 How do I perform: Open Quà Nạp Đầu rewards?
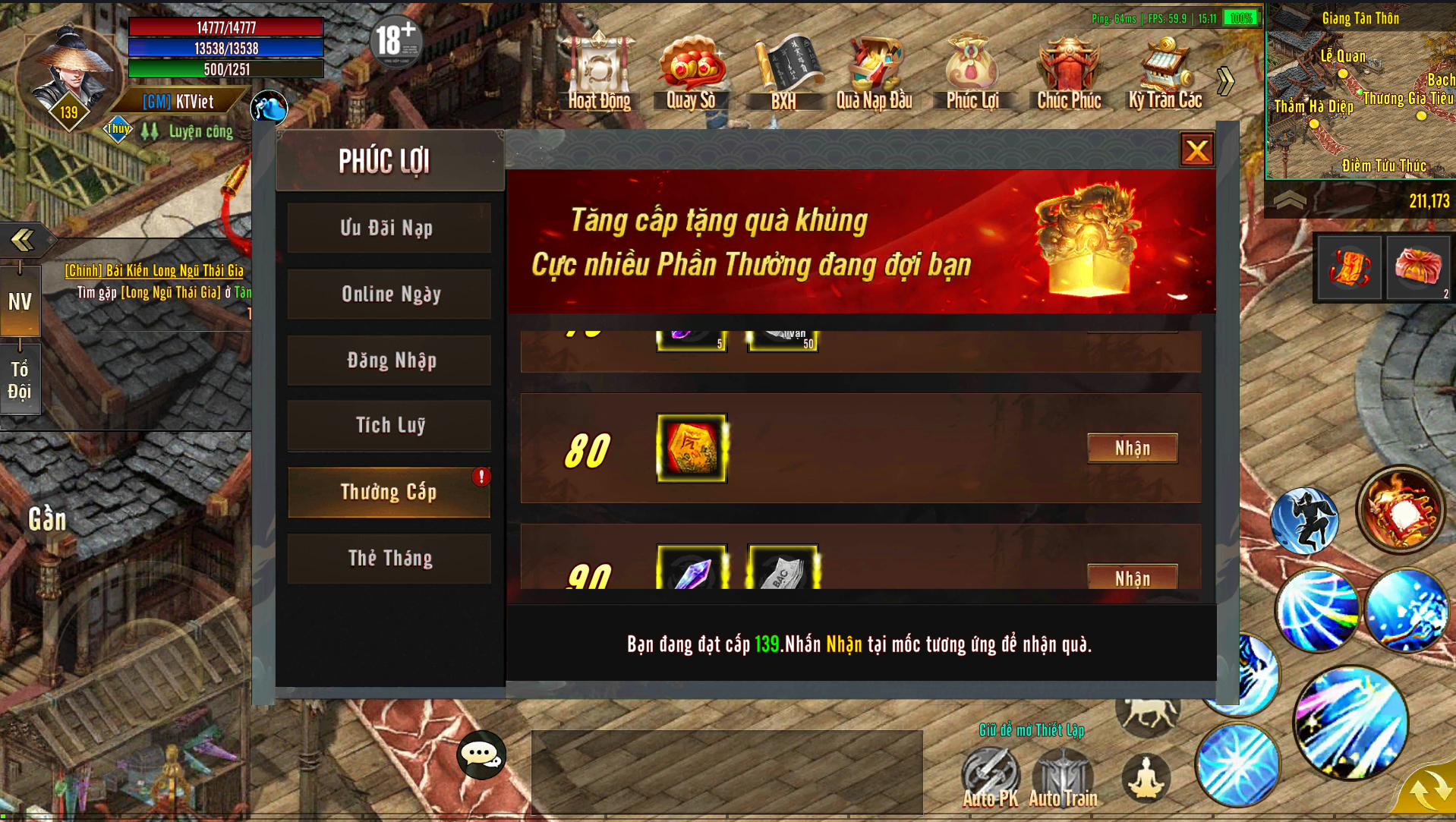click(x=875, y=74)
